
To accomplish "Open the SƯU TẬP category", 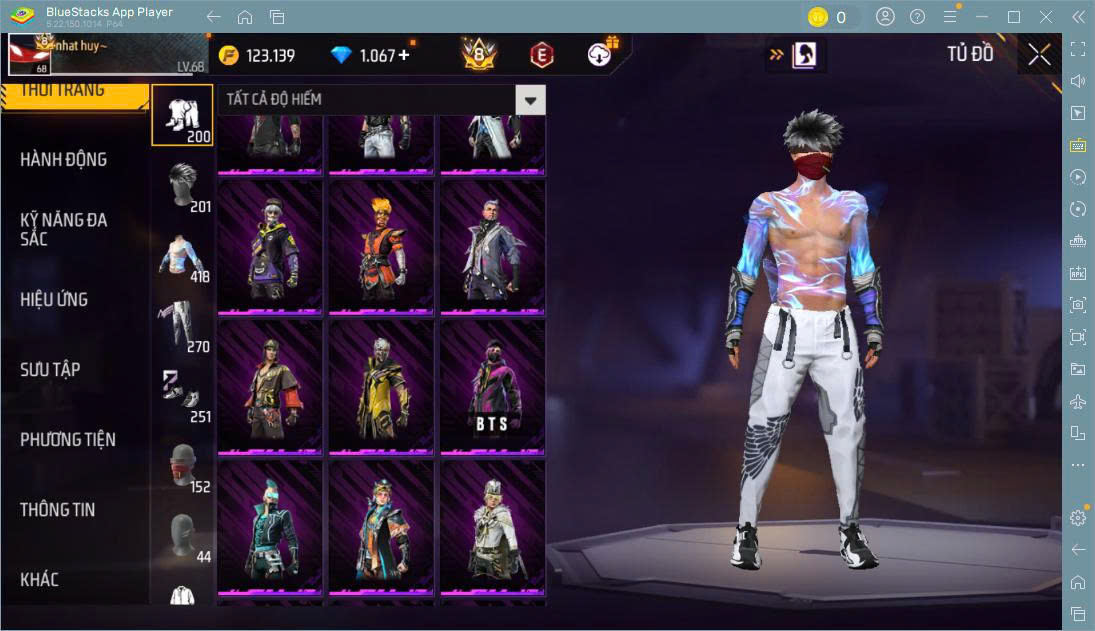I will point(50,369).
